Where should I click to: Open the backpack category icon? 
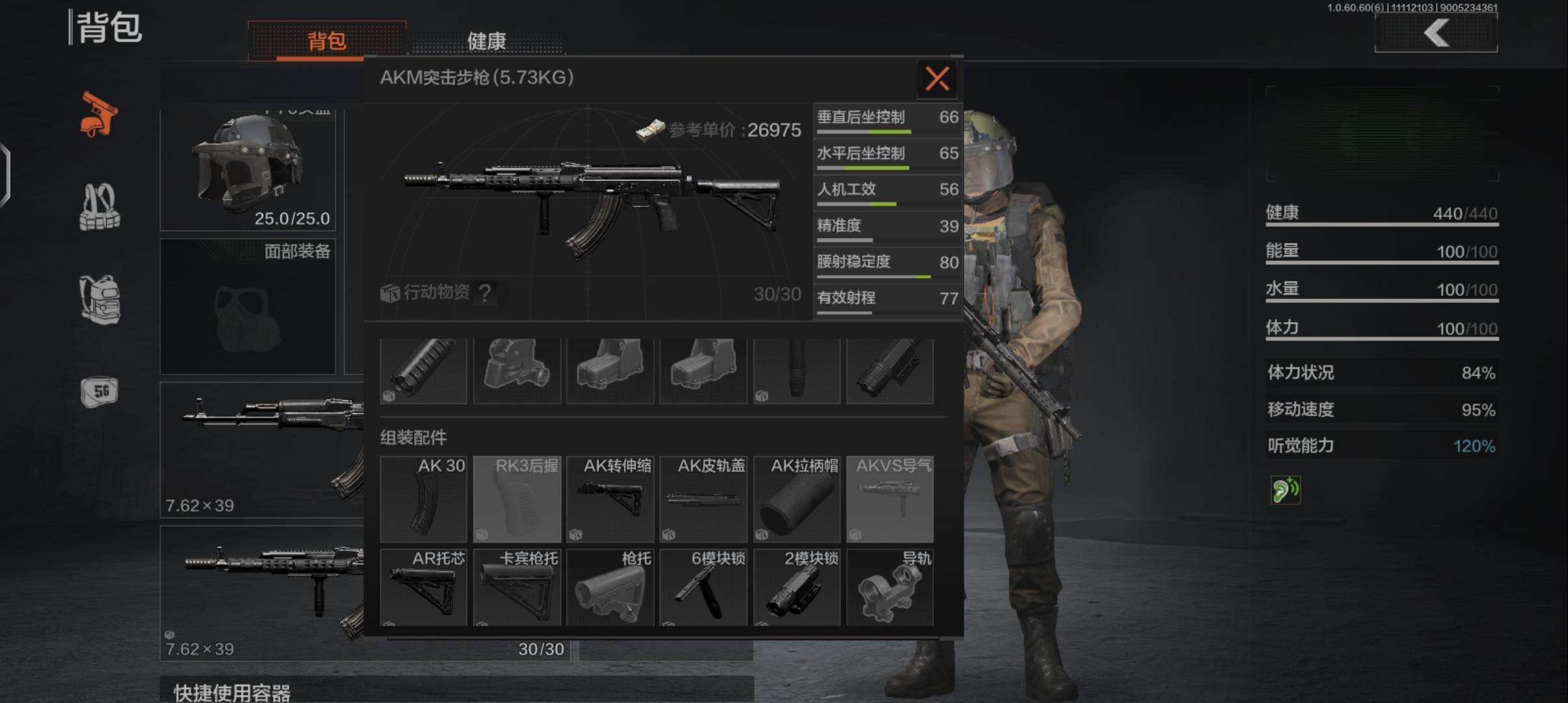pyautogui.click(x=99, y=299)
